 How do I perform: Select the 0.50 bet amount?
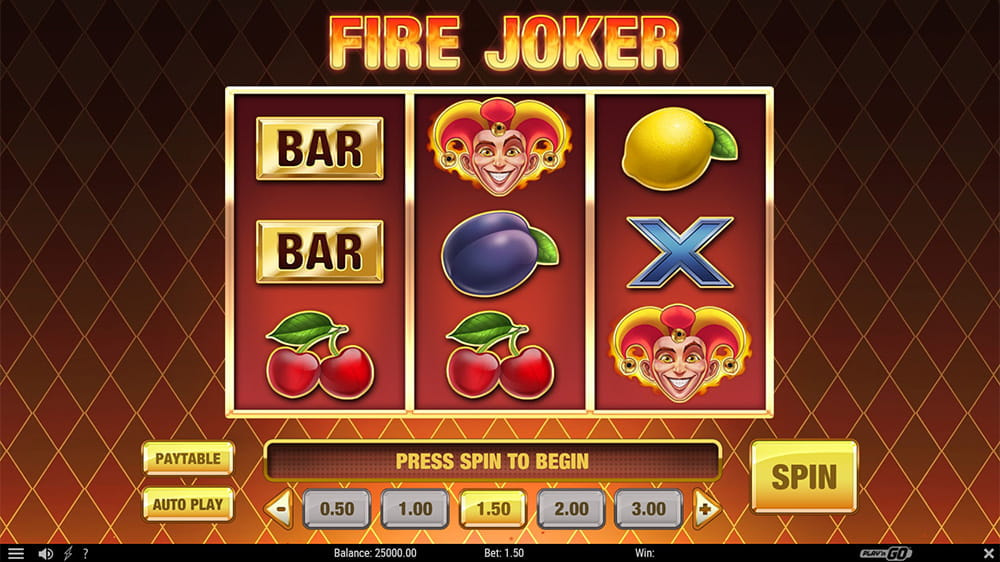[x=336, y=508]
